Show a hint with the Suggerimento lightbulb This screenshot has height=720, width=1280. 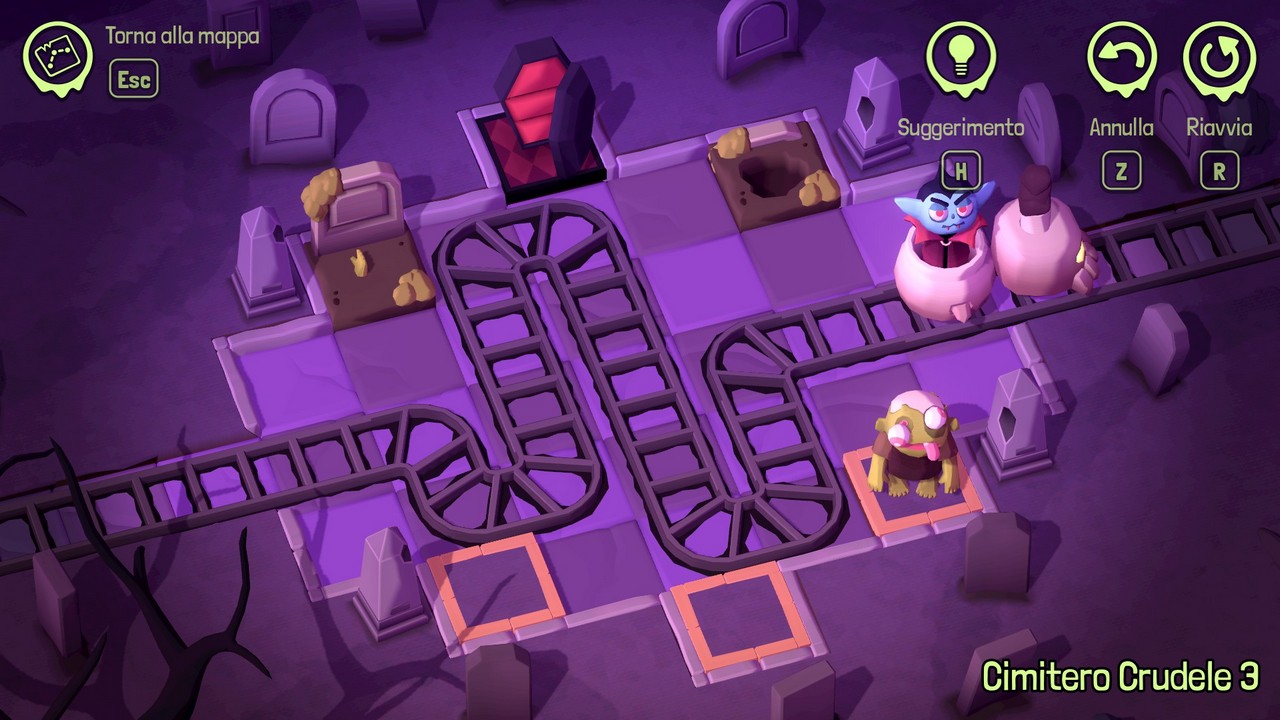coord(960,57)
